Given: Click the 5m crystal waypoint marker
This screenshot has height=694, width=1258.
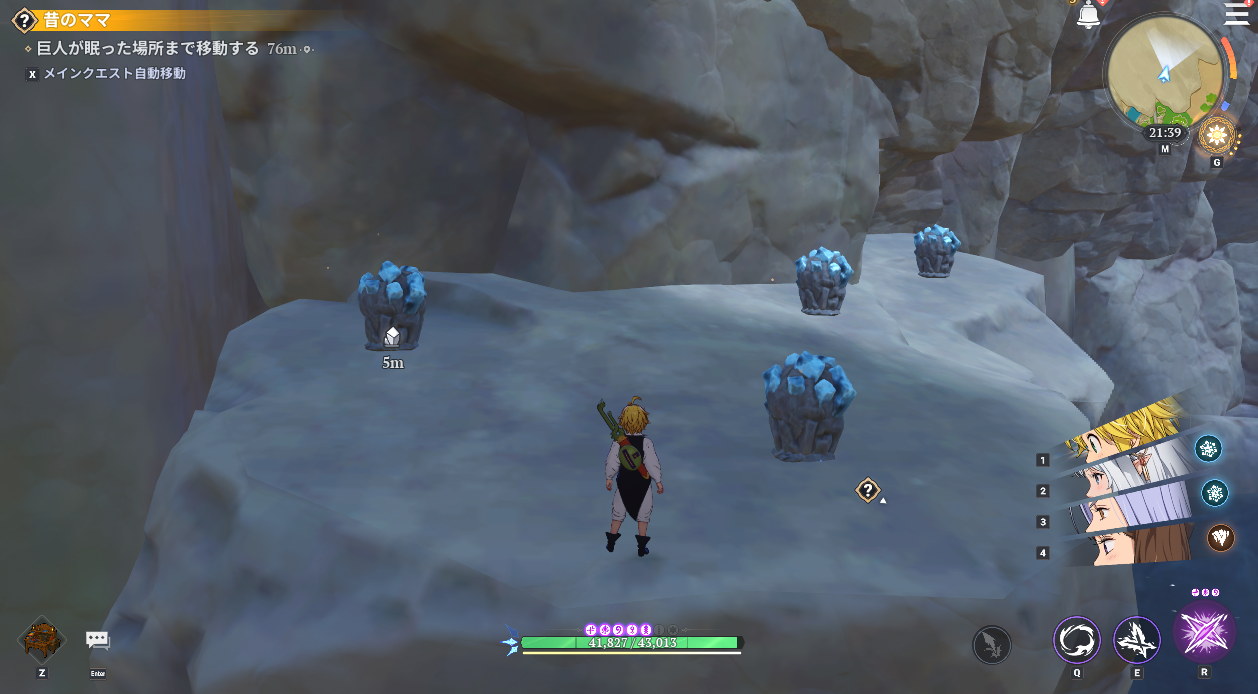Looking at the screenshot, I should click(392, 337).
